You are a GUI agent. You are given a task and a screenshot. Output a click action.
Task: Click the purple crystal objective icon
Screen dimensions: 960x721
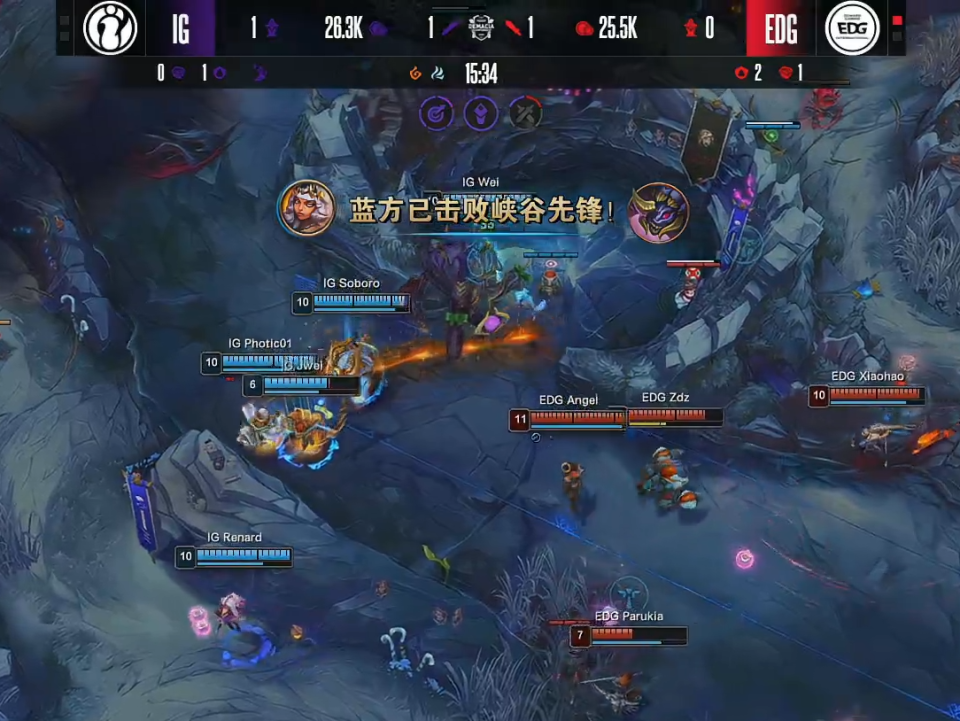pyautogui.click(x=482, y=113)
